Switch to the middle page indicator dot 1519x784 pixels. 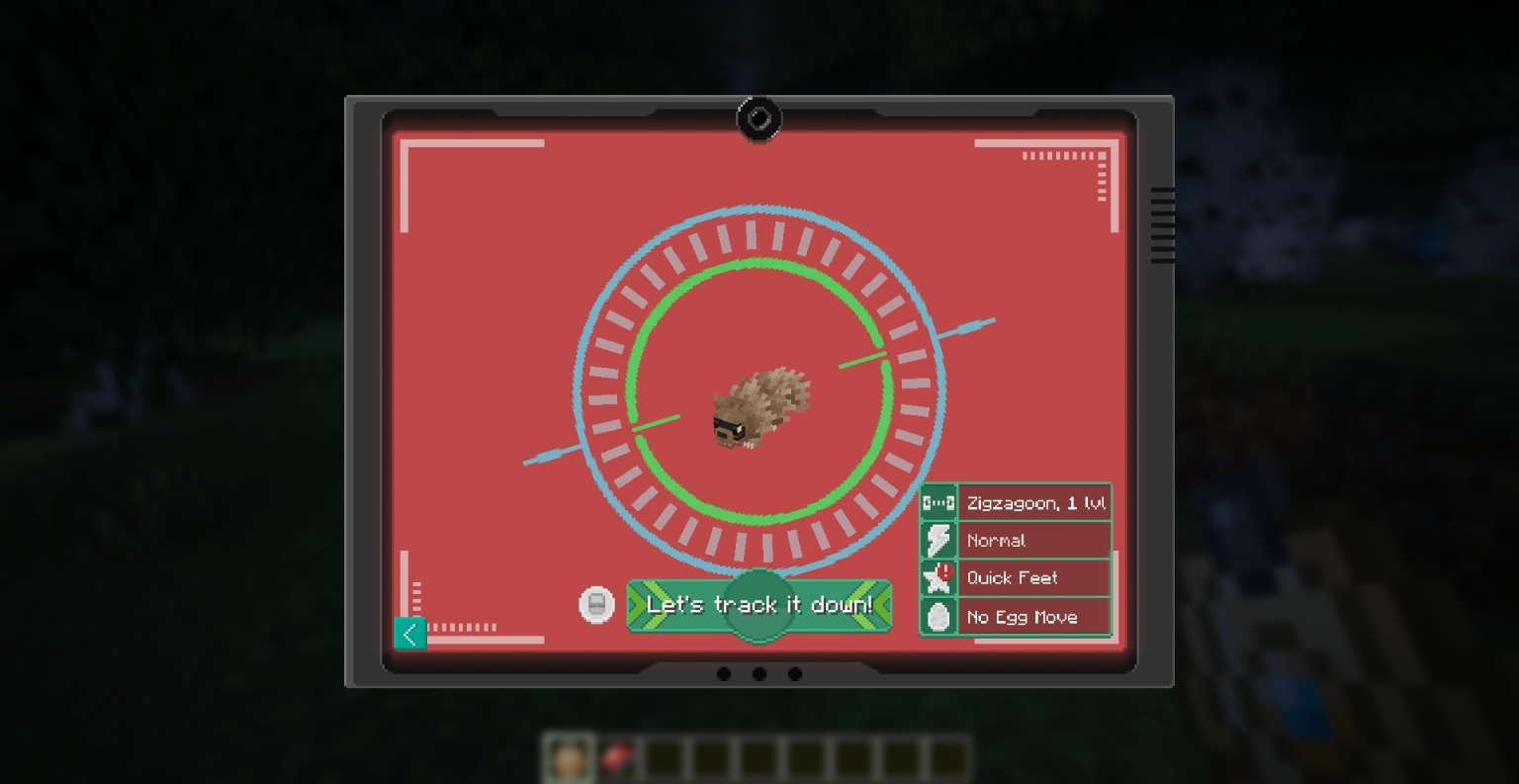(759, 673)
